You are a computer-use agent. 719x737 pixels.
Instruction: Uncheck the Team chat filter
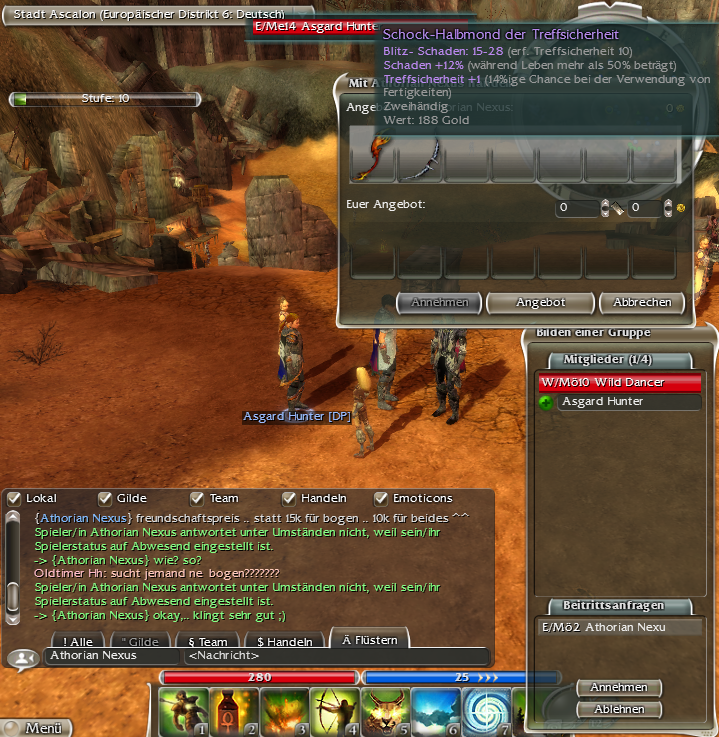click(x=197, y=498)
